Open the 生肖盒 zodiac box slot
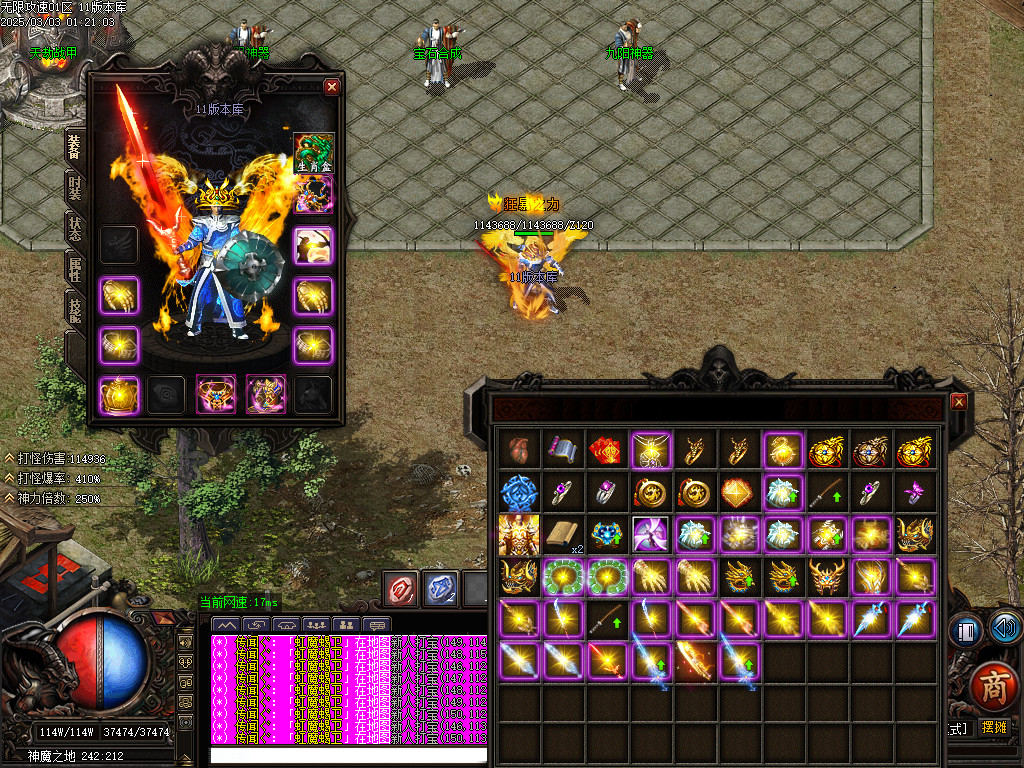The image size is (1024, 768). 313,153
